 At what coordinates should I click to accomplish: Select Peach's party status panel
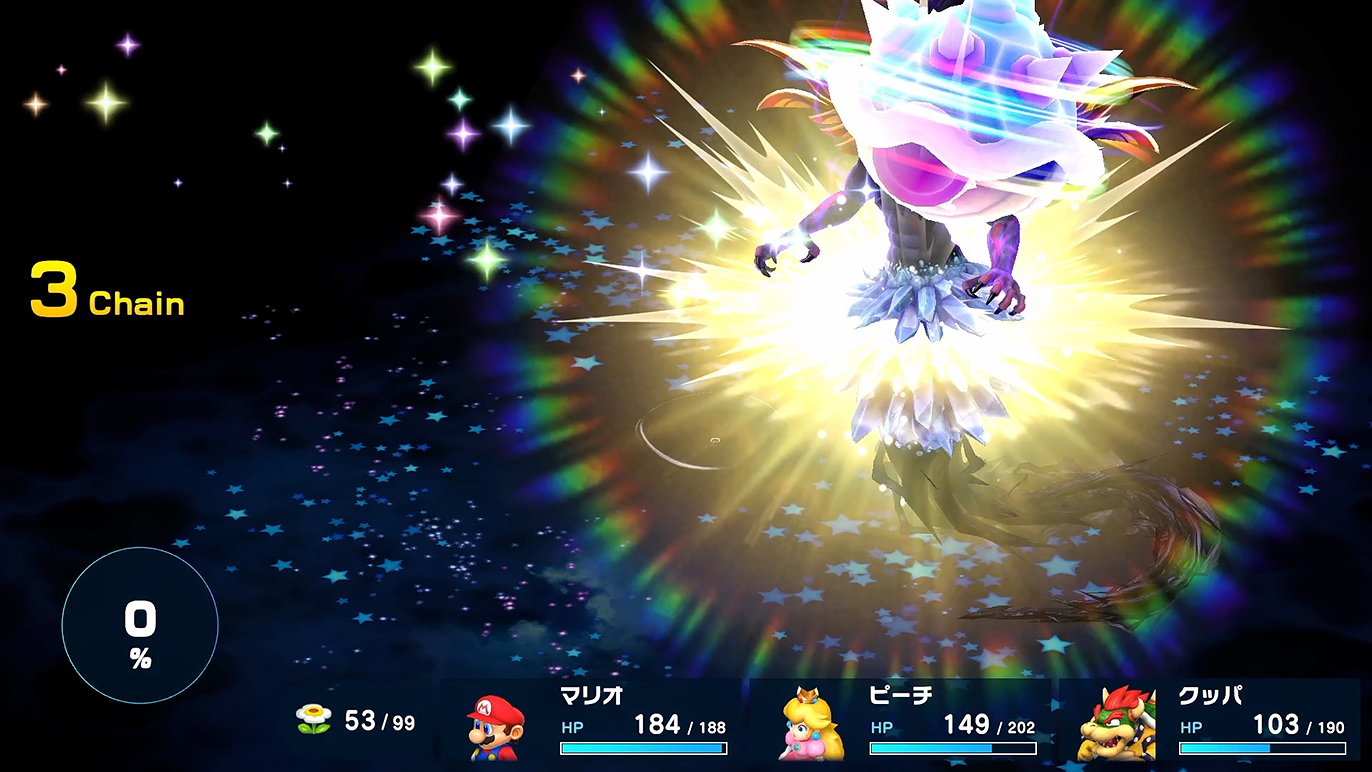tap(902, 722)
